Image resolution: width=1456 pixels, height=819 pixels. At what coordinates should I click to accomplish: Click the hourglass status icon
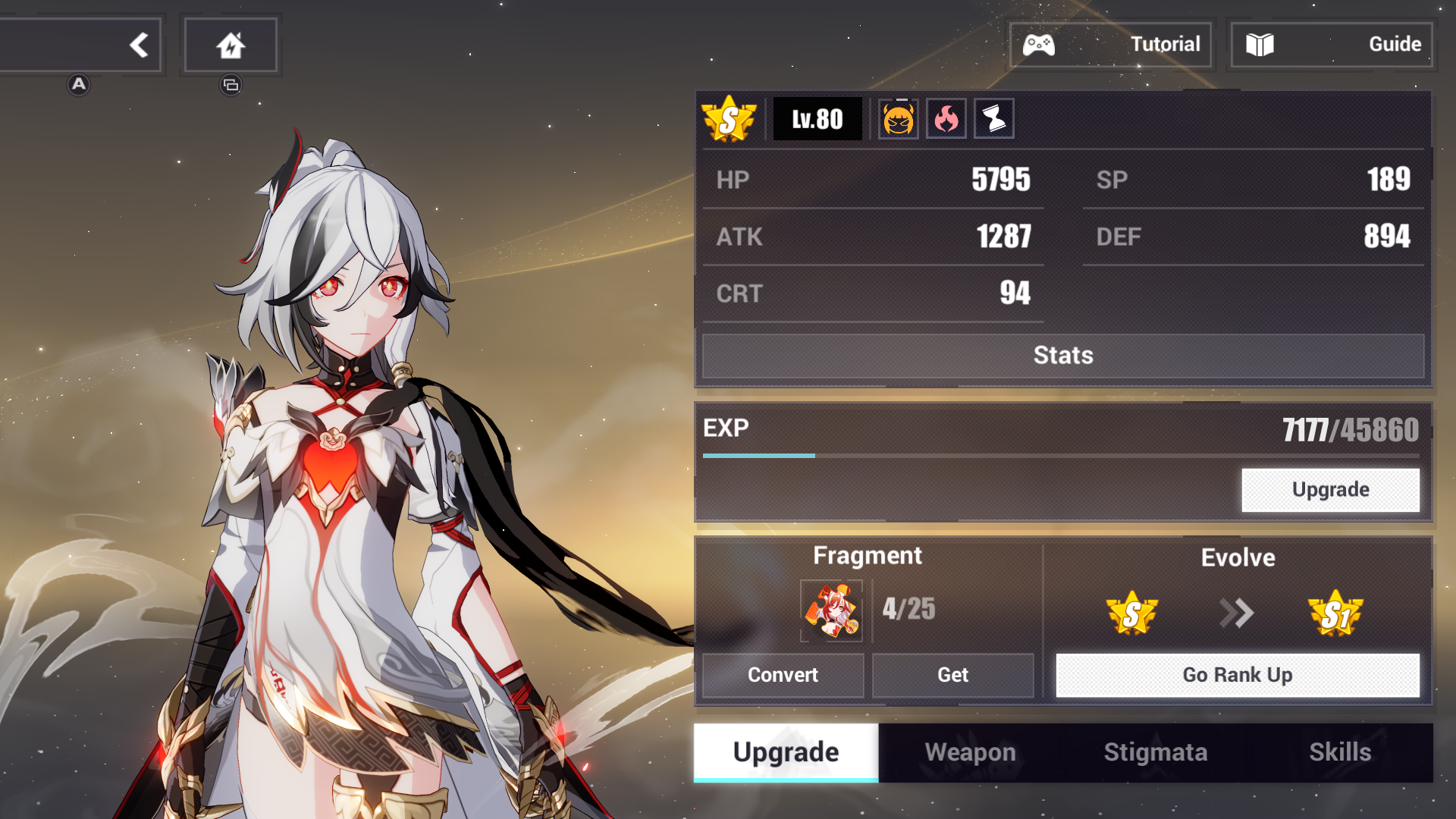tap(993, 118)
